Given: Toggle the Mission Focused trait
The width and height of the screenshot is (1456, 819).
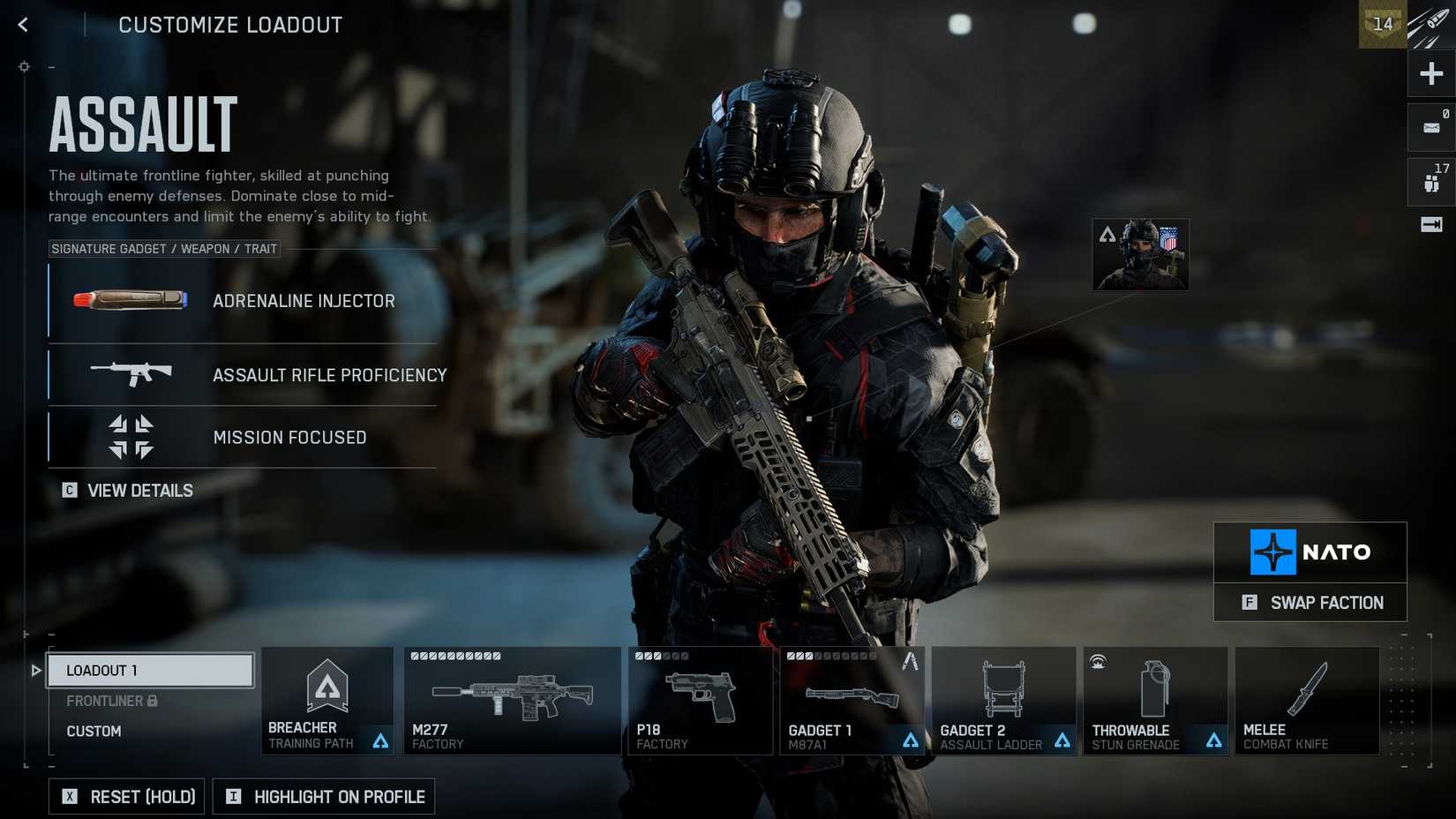Looking at the screenshot, I should (x=243, y=437).
